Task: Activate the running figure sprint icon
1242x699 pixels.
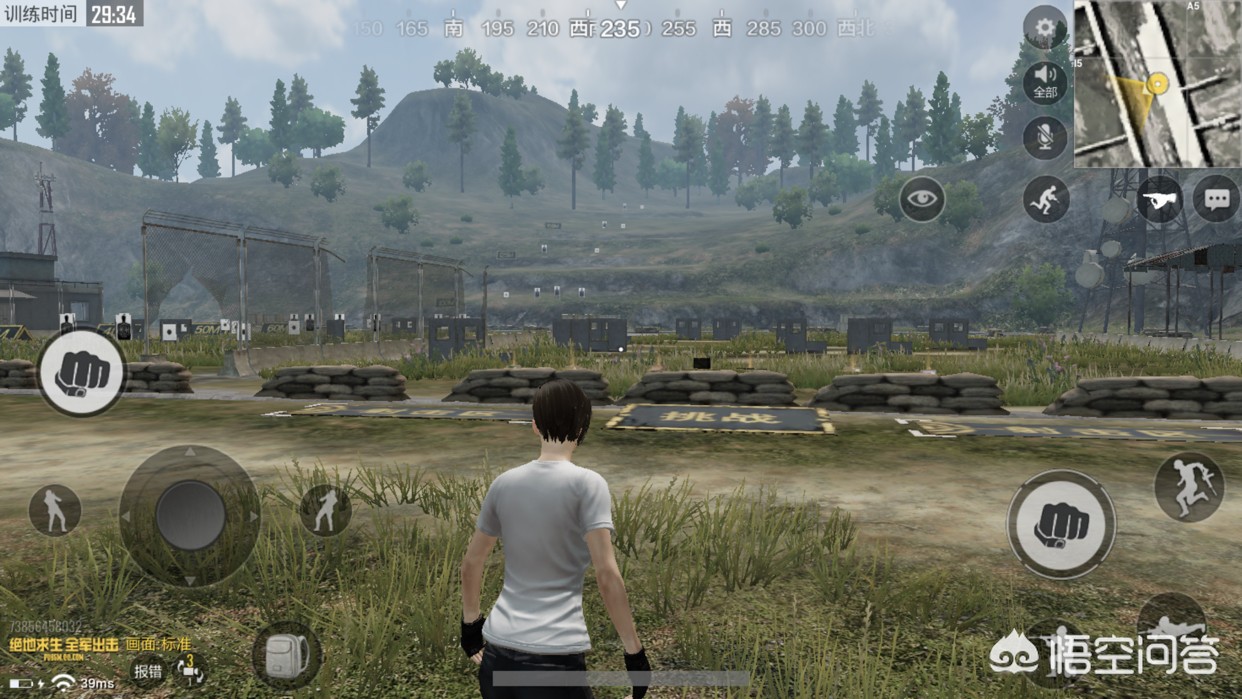Action: click(x=1046, y=199)
